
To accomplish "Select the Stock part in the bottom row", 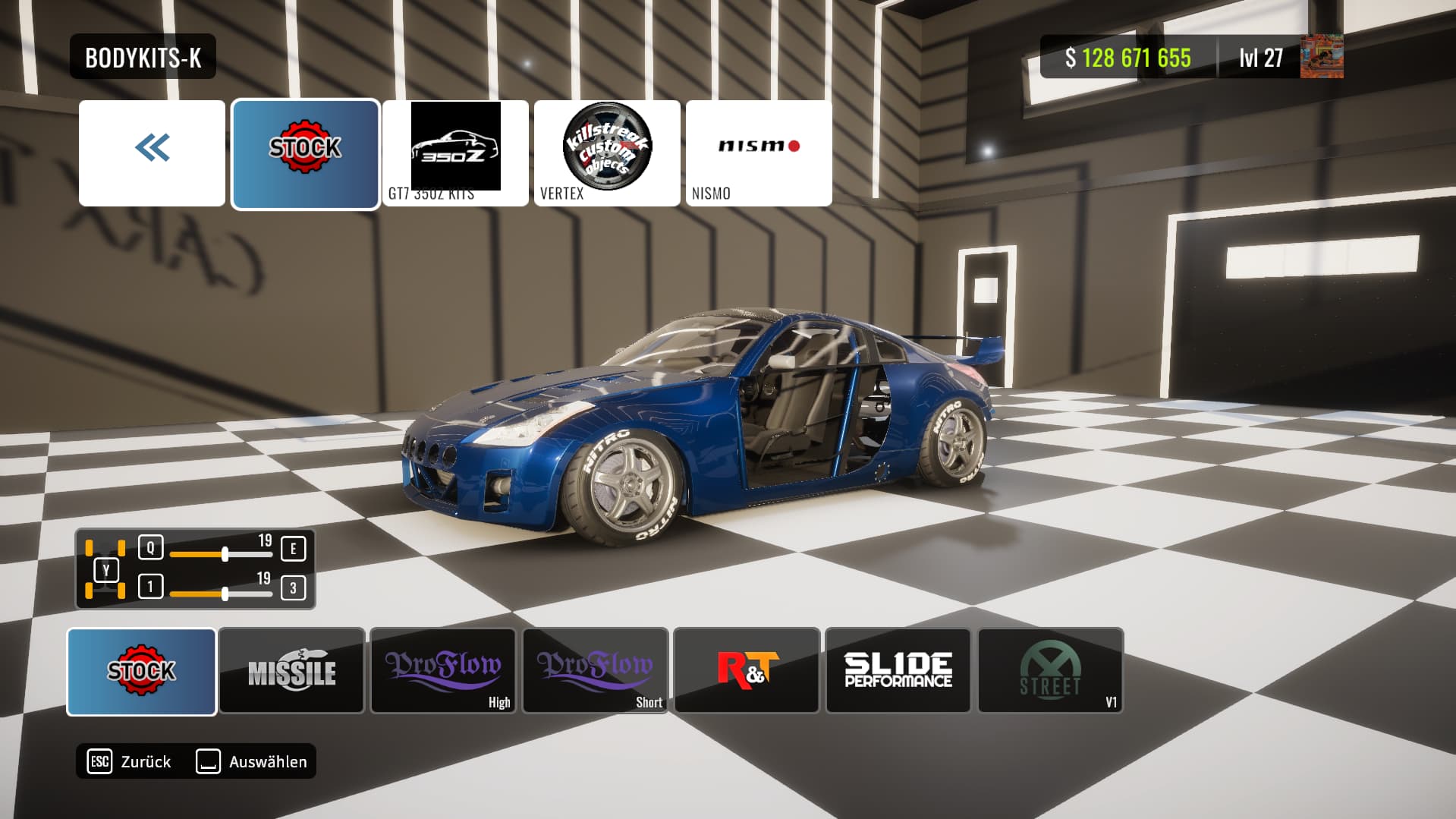I will pos(141,672).
